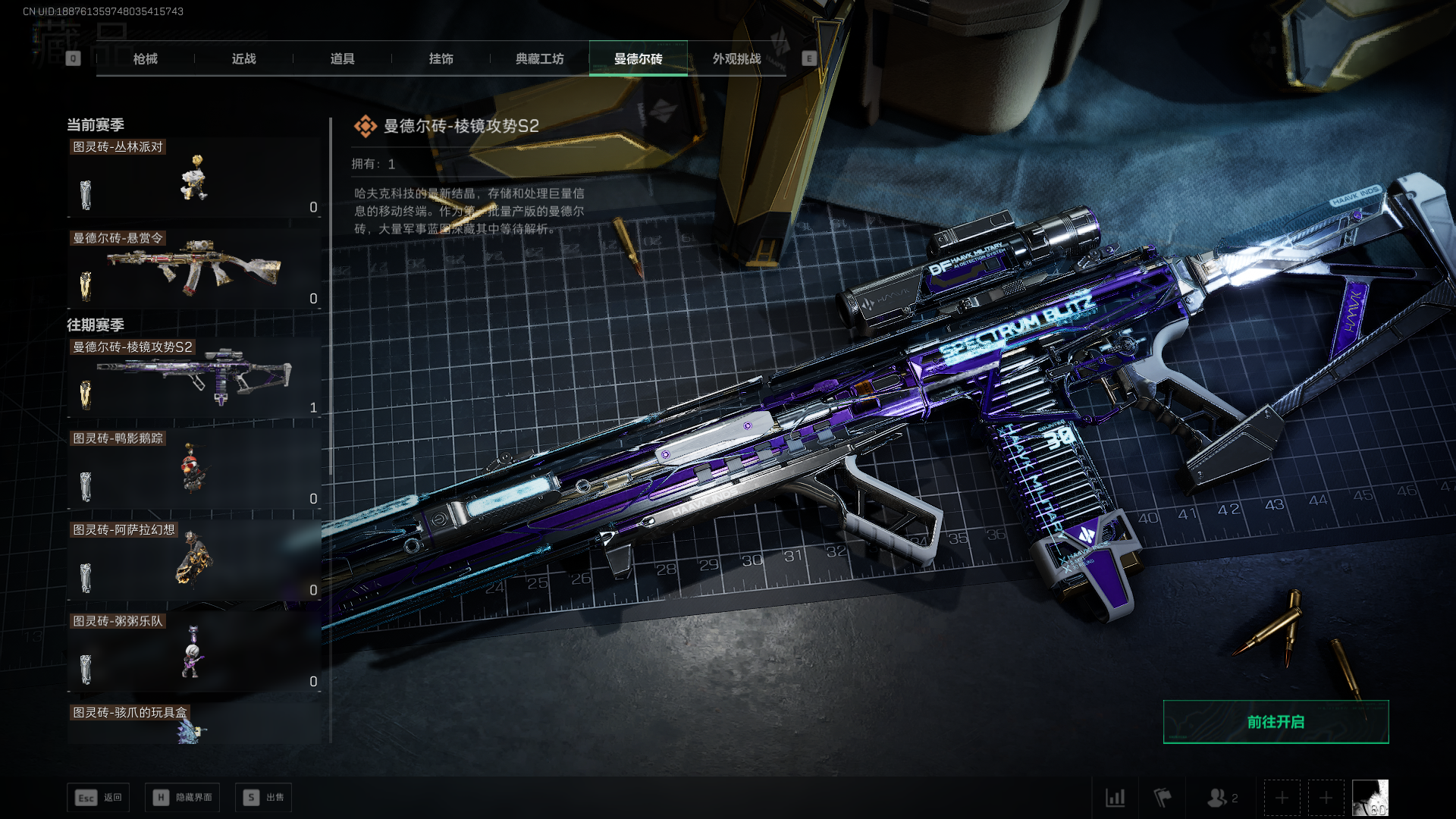Open the bar chart statistics icon

tap(1116, 798)
